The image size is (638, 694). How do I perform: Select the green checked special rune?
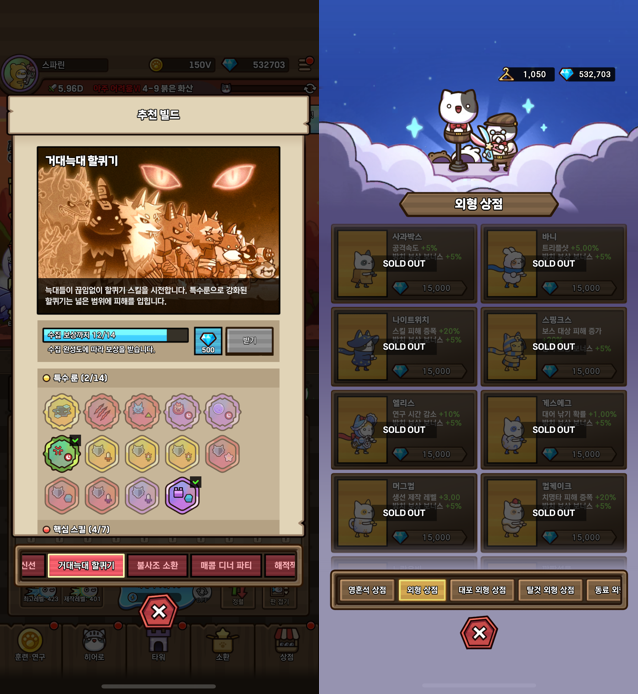(x=62, y=453)
